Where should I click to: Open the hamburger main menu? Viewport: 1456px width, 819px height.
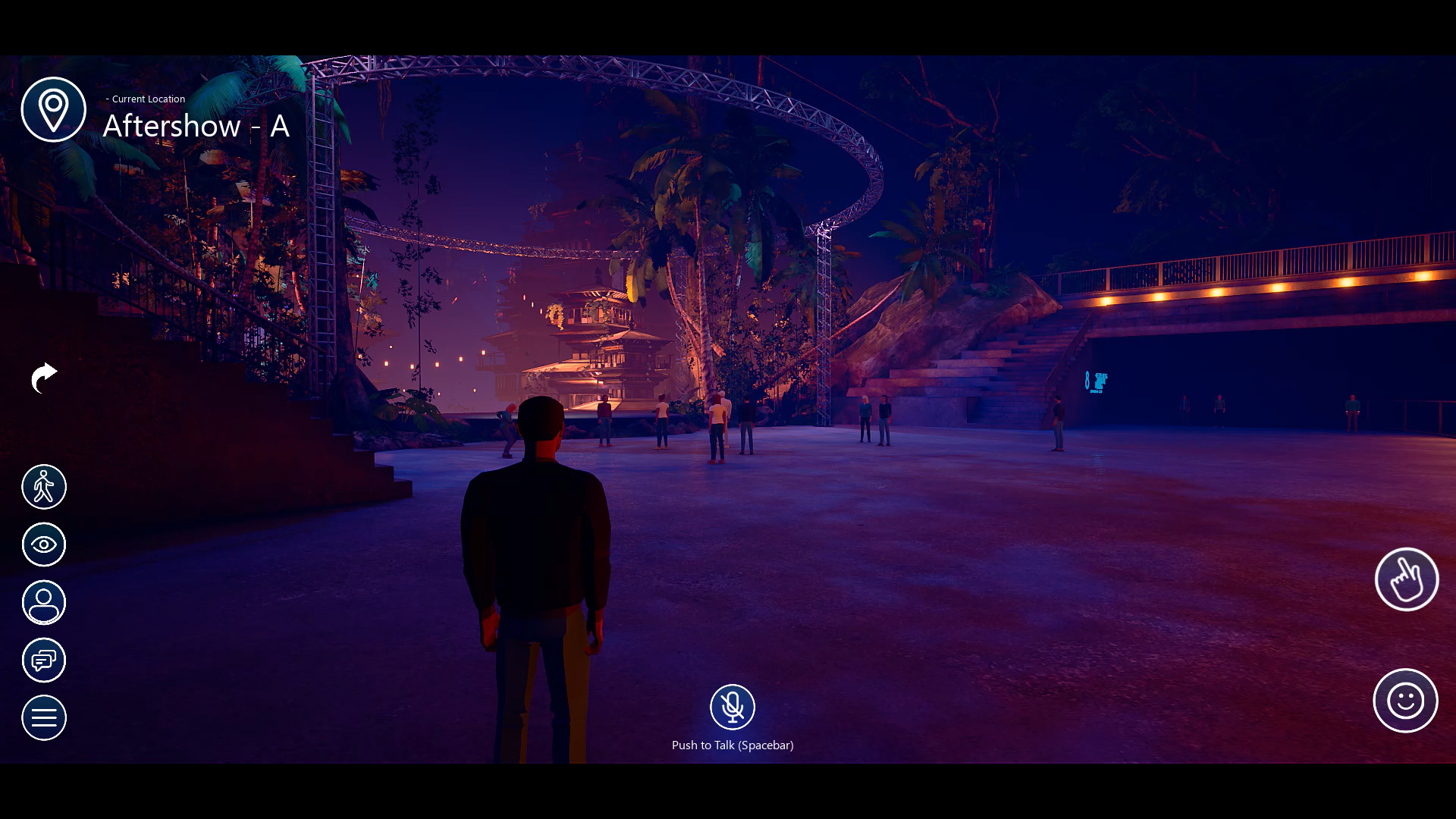pyautogui.click(x=44, y=717)
